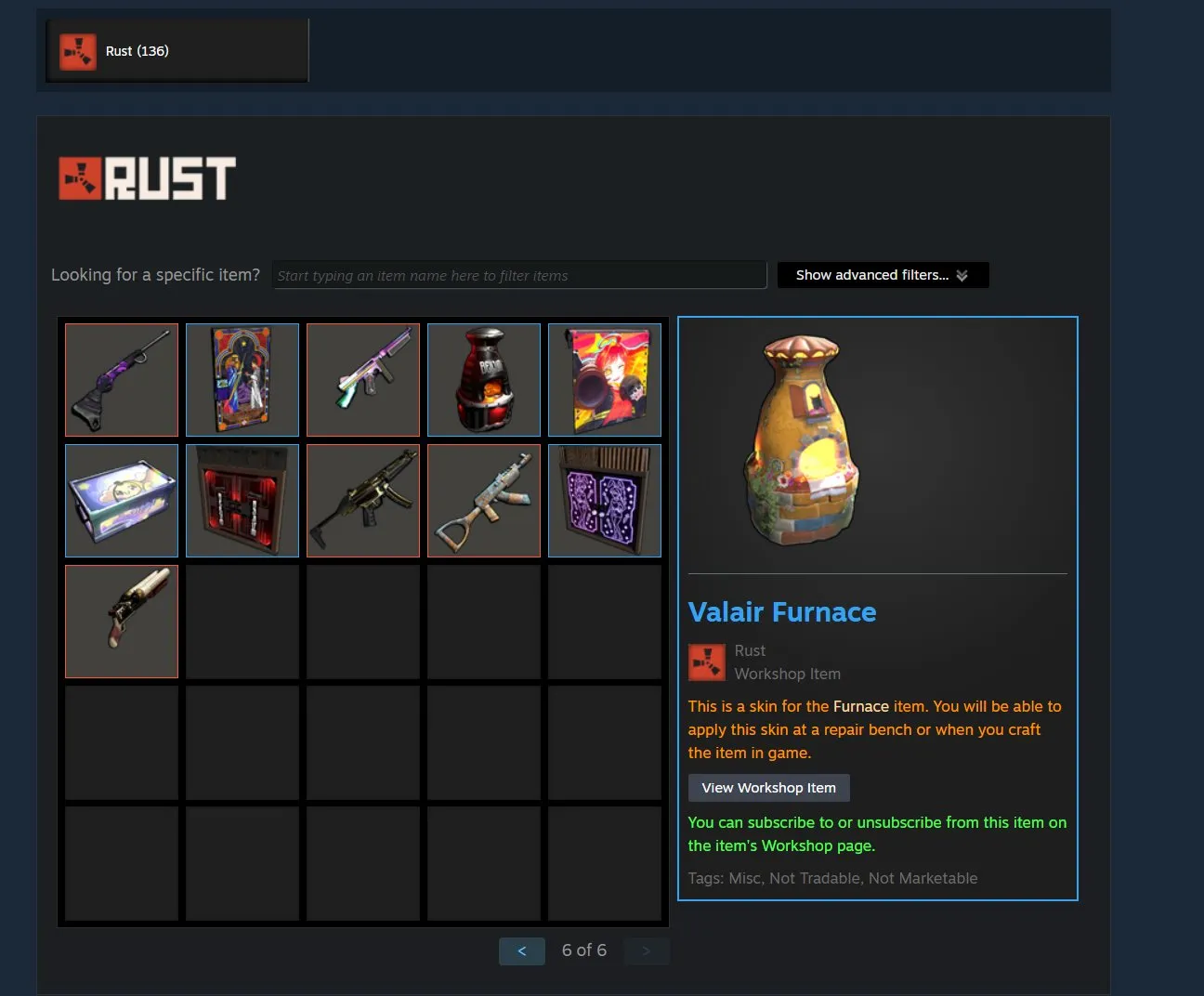Expand advanced filters via the double chevron
This screenshot has width=1204, height=996.
[963, 274]
